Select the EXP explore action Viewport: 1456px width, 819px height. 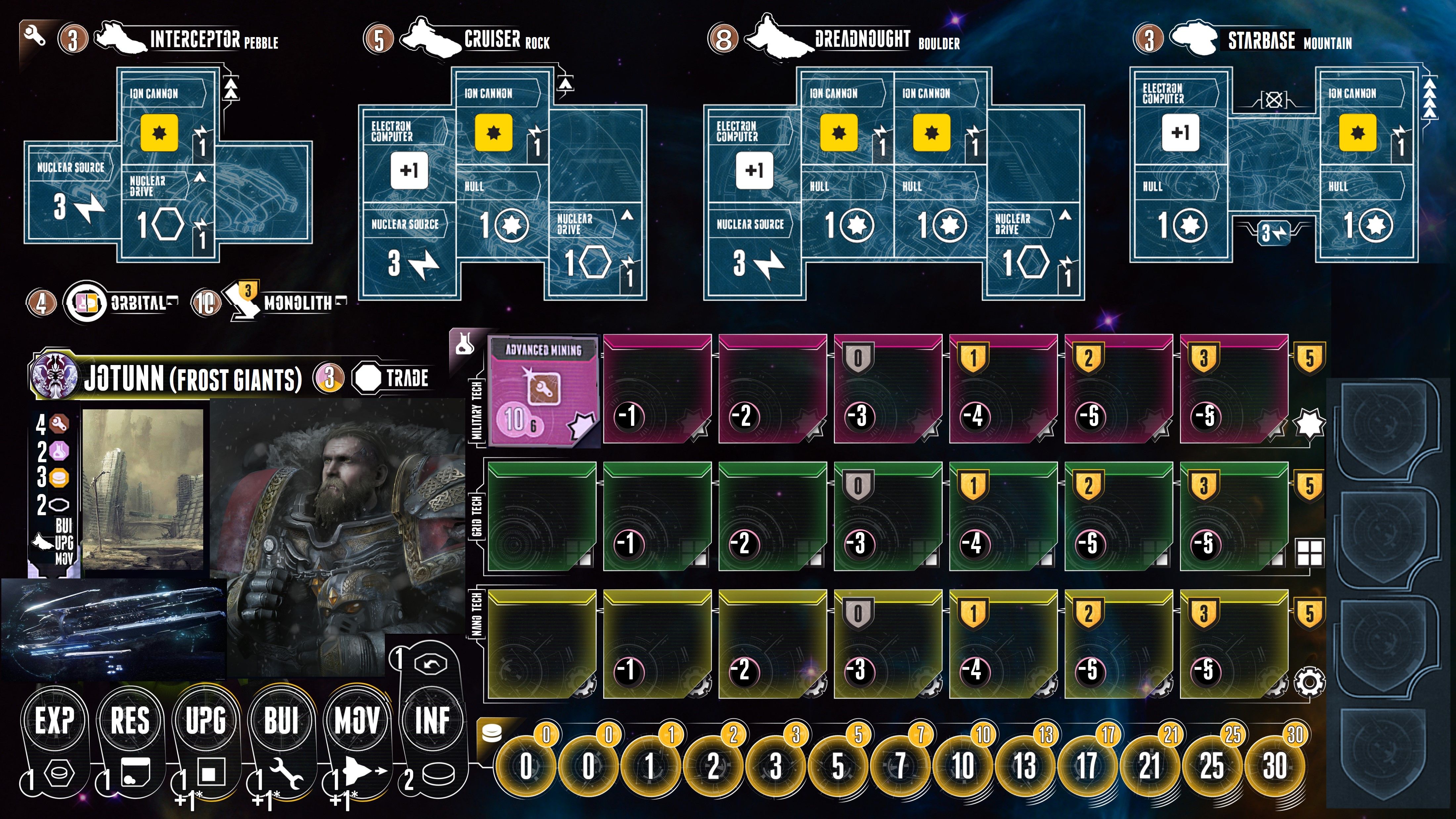(x=55, y=721)
